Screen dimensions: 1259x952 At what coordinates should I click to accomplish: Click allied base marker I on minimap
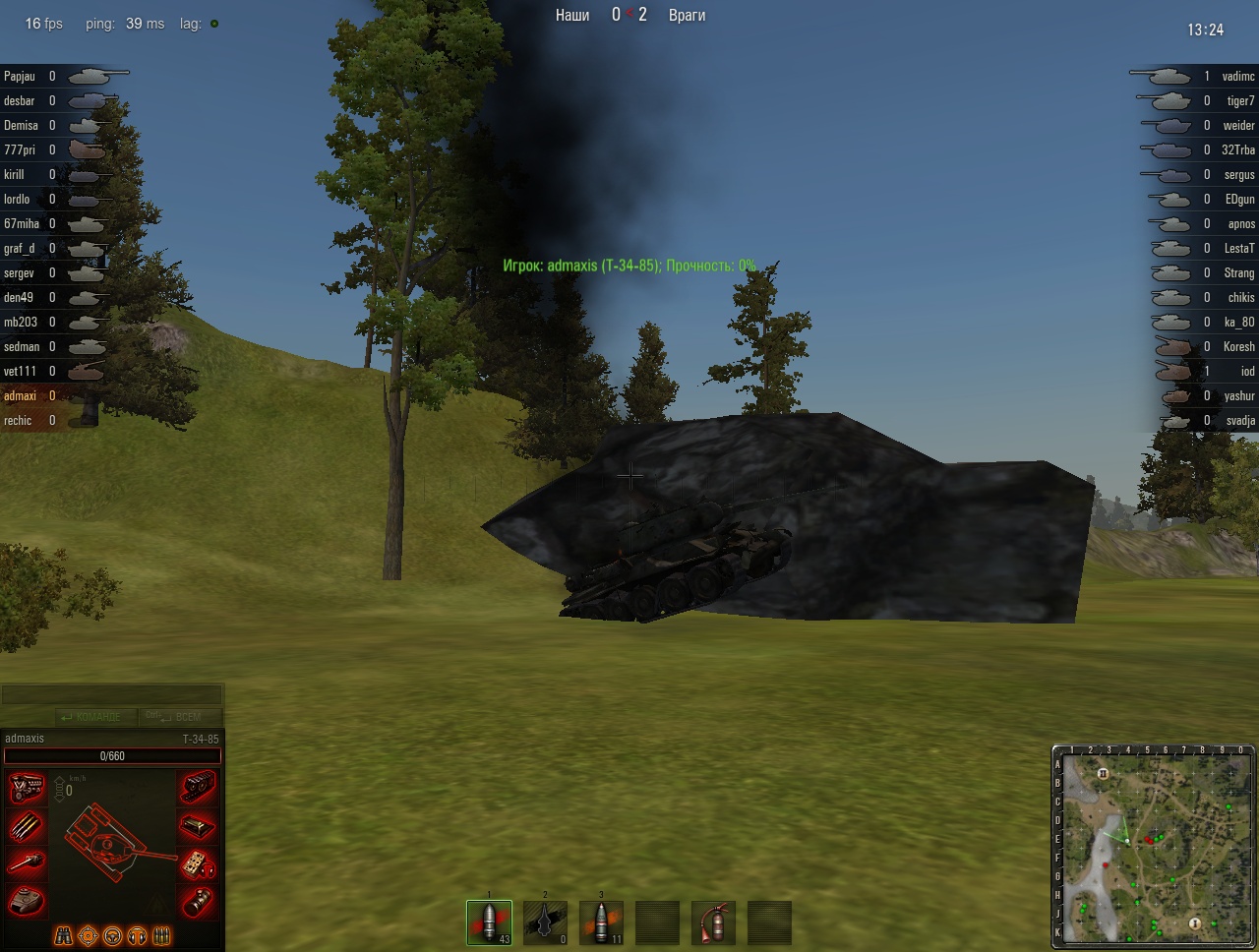(1195, 923)
